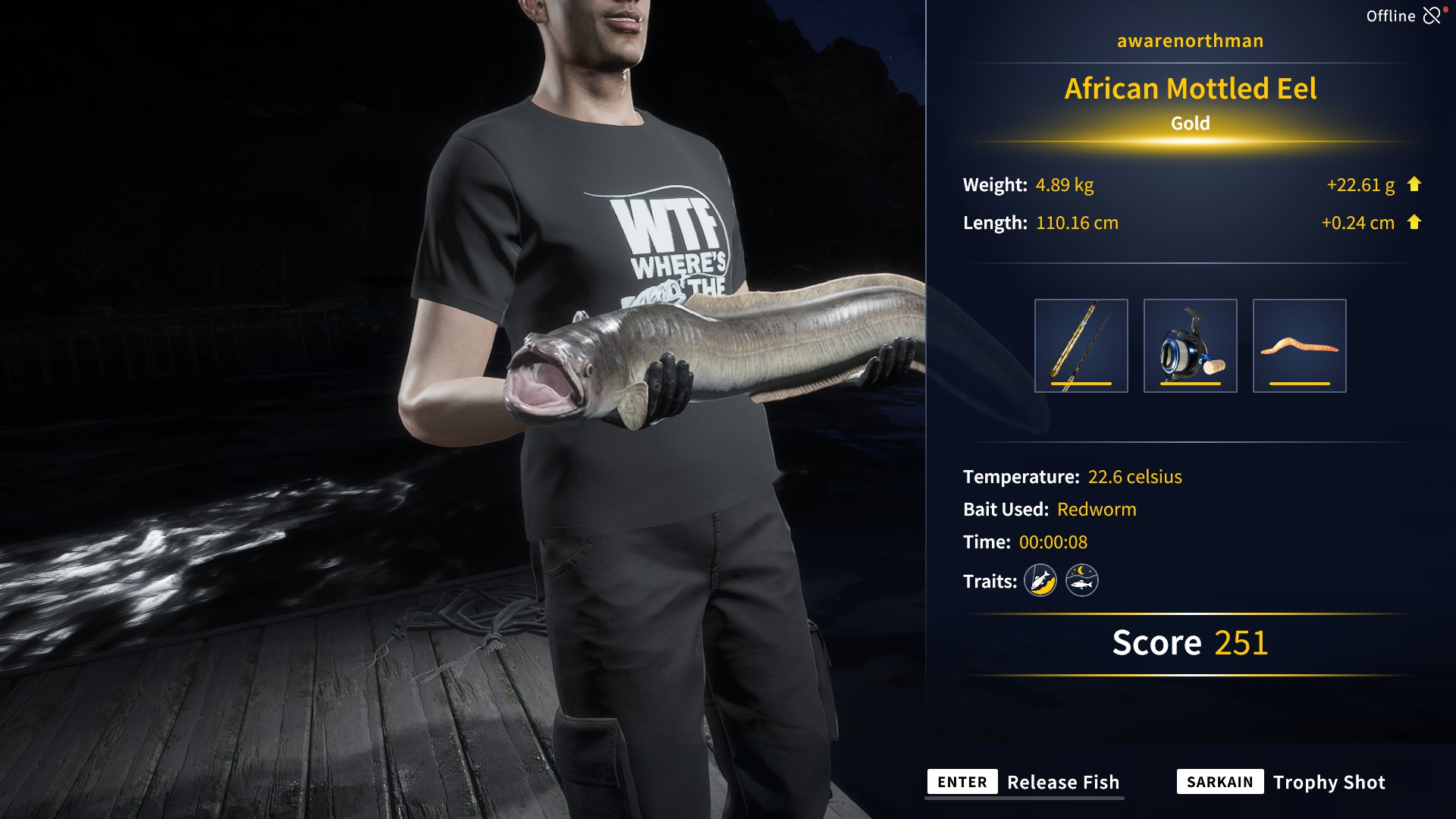1456x819 pixels.
Task: Select the fishing rod equipment slot
Action: pos(1081,346)
